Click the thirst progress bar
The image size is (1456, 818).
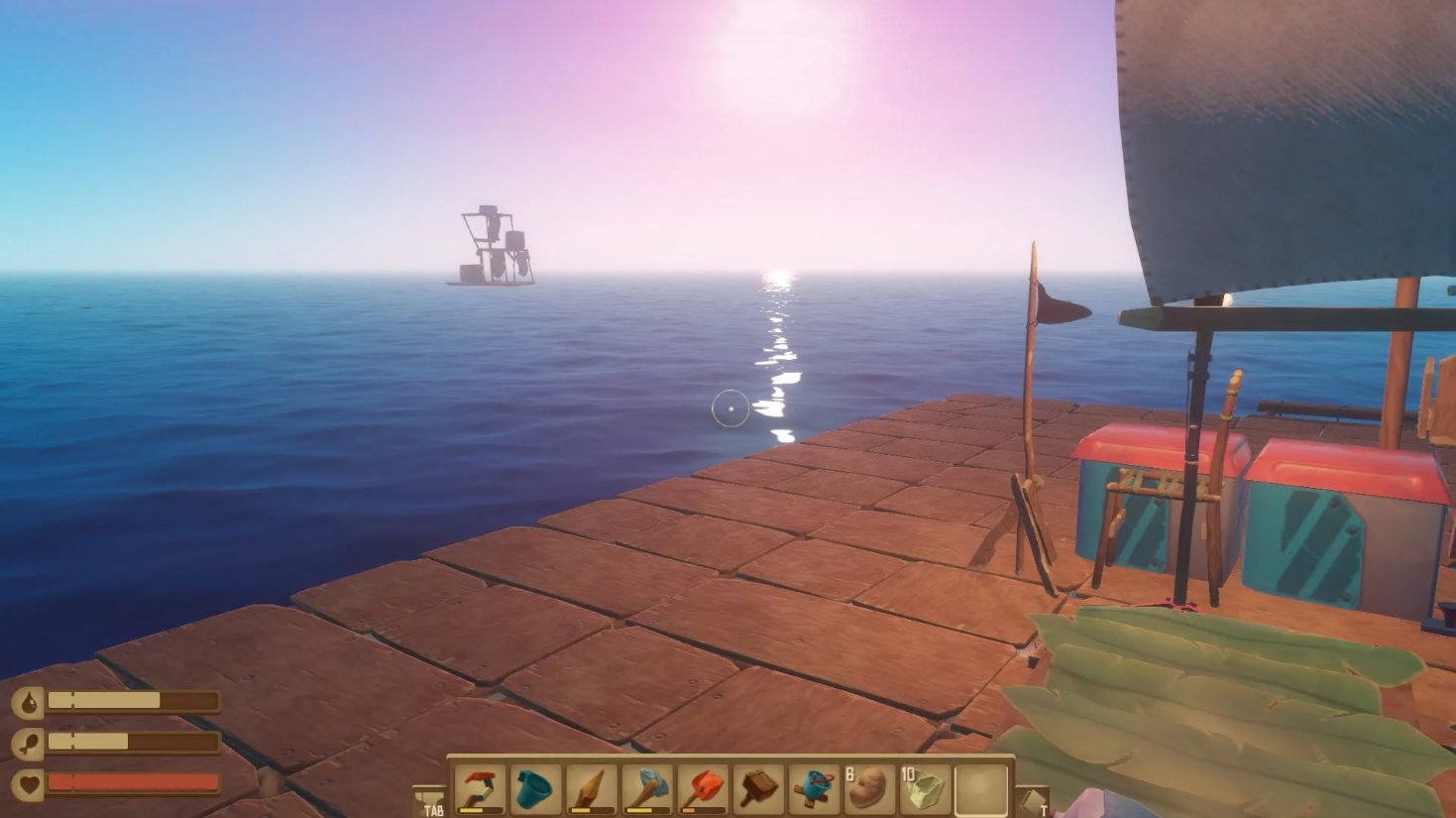click(132, 700)
